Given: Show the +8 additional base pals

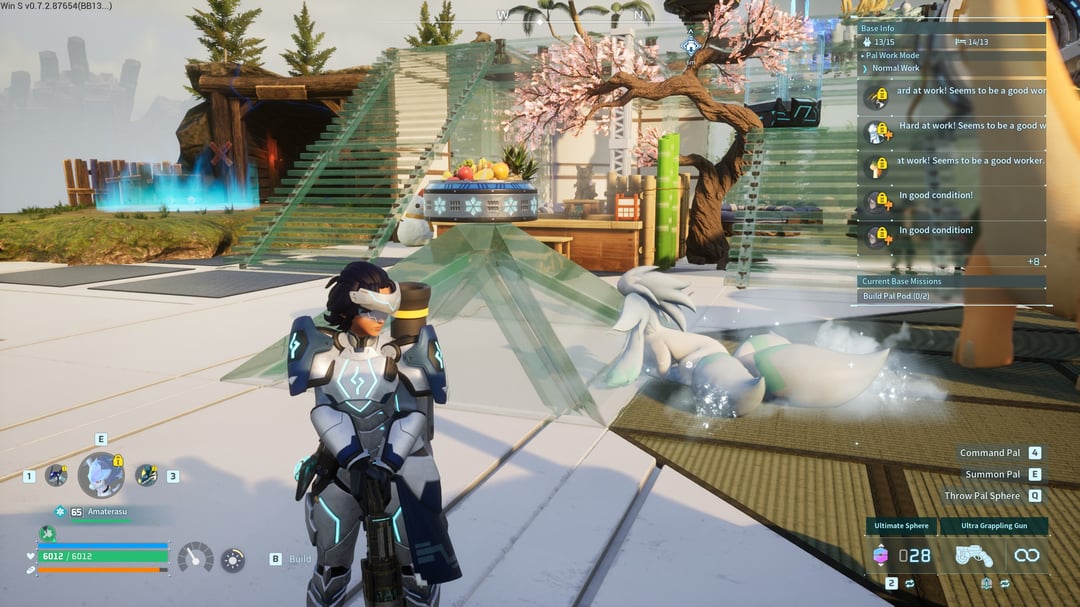Looking at the screenshot, I should pyautogui.click(x=1033, y=261).
